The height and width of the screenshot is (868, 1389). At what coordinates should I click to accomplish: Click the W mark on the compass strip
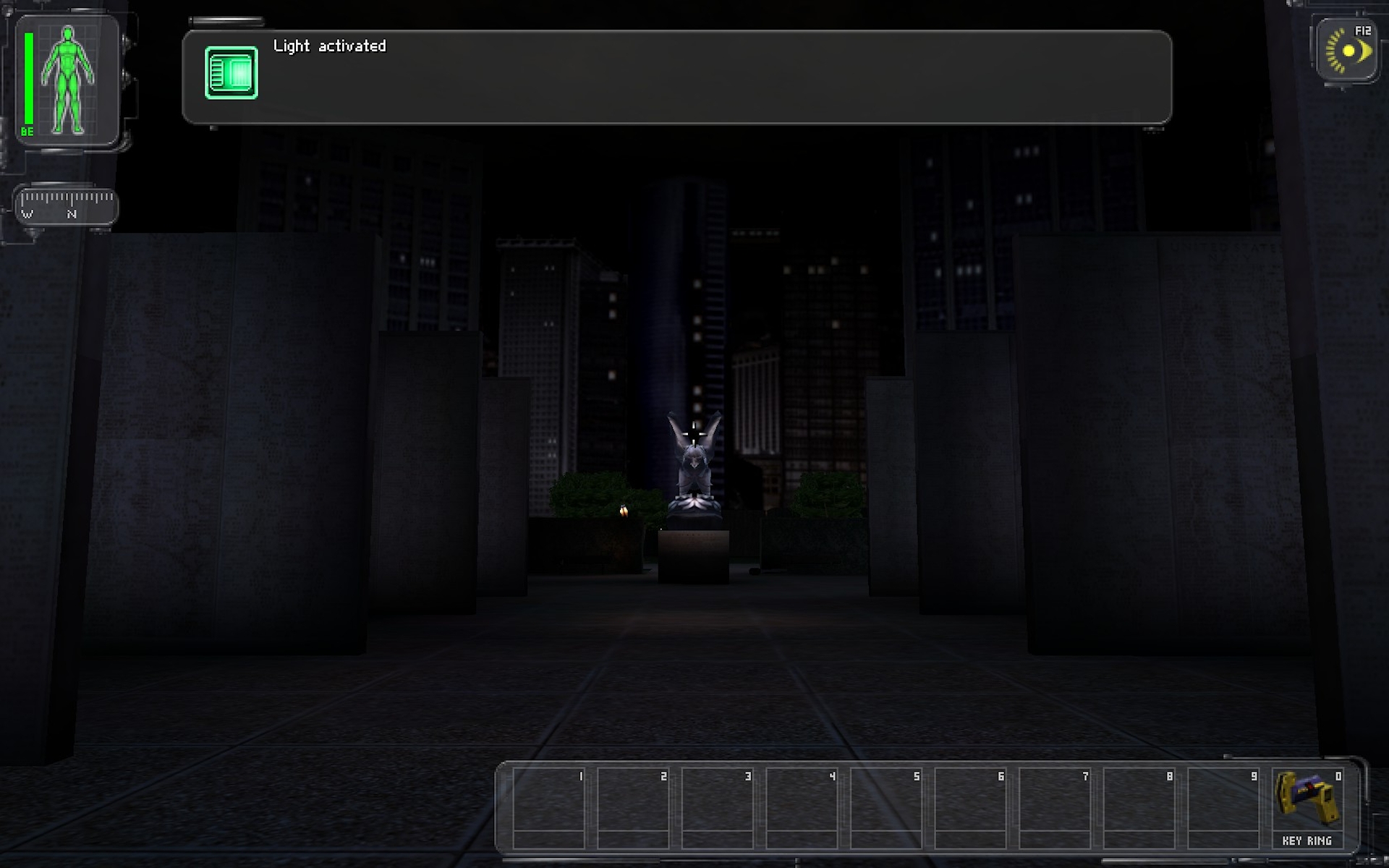click(27, 215)
